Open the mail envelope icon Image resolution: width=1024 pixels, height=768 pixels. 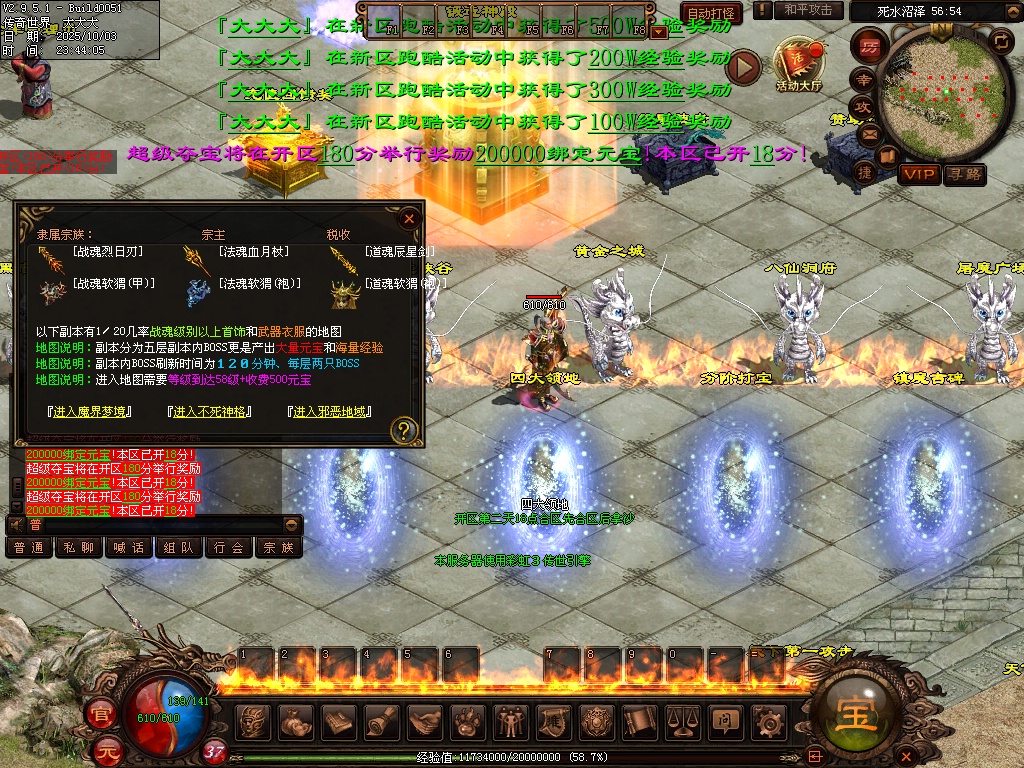(x=869, y=132)
